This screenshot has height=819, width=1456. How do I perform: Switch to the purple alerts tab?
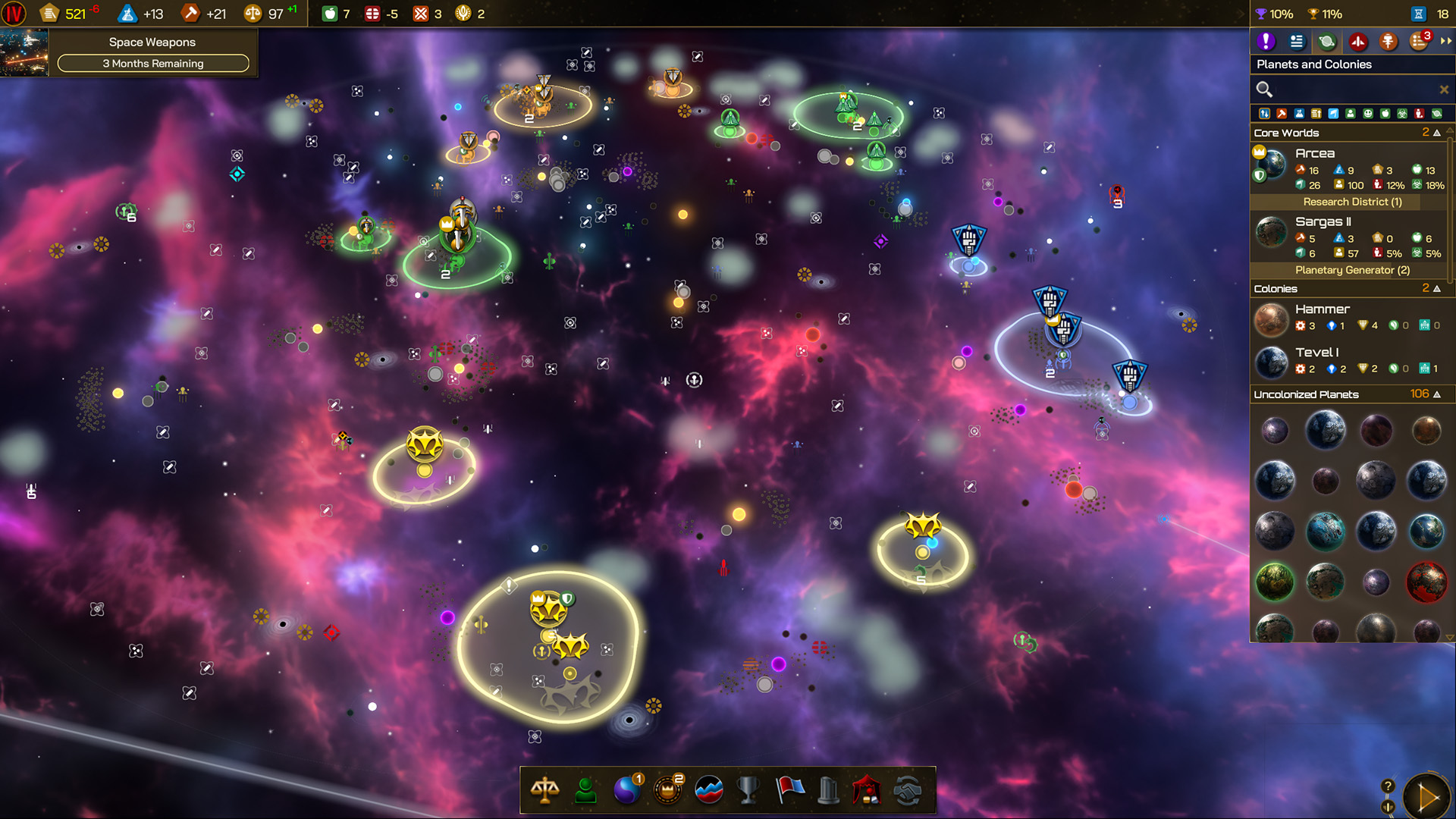click(x=1266, y=41)
